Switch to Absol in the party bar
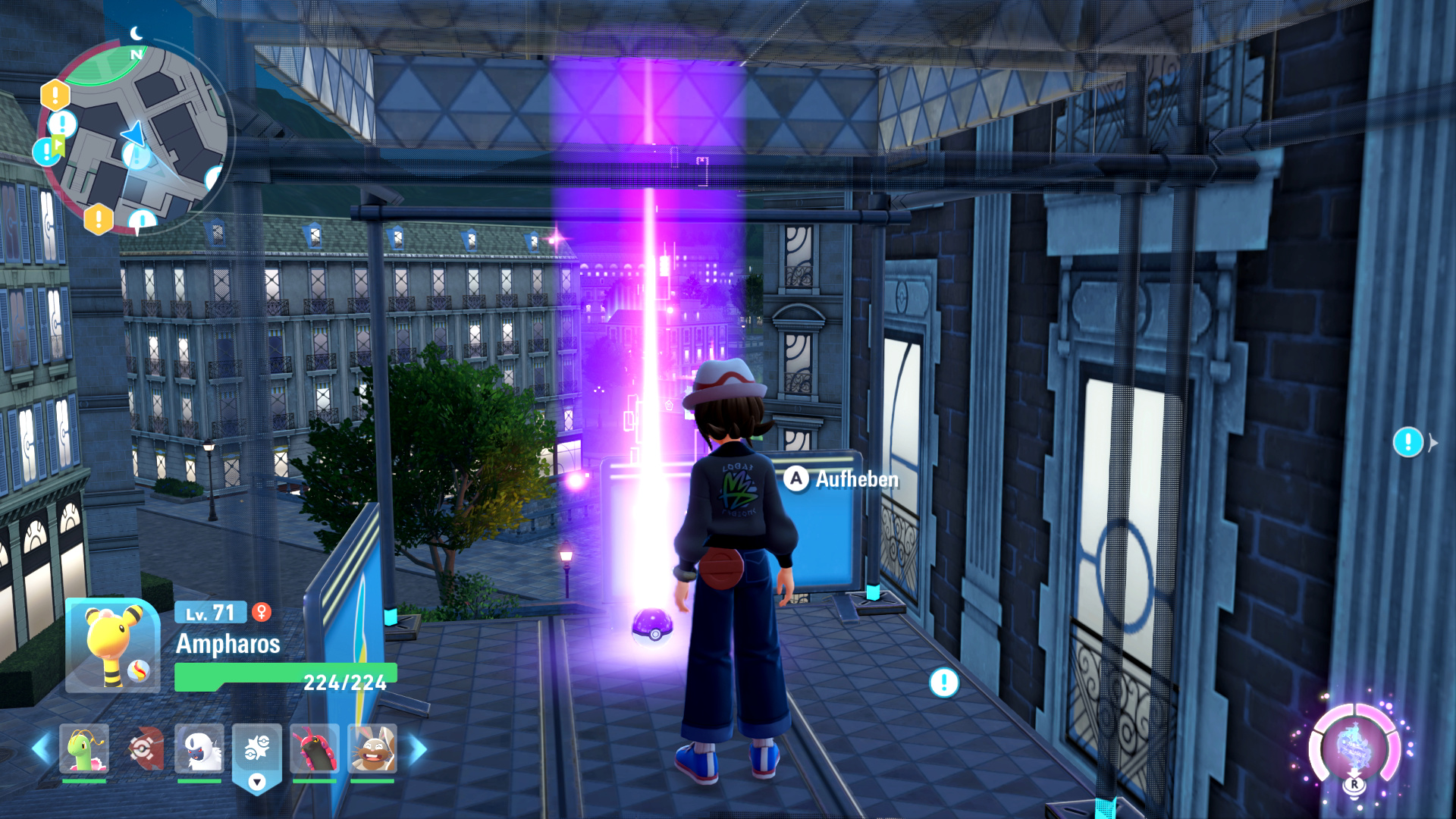 [199, 748]
